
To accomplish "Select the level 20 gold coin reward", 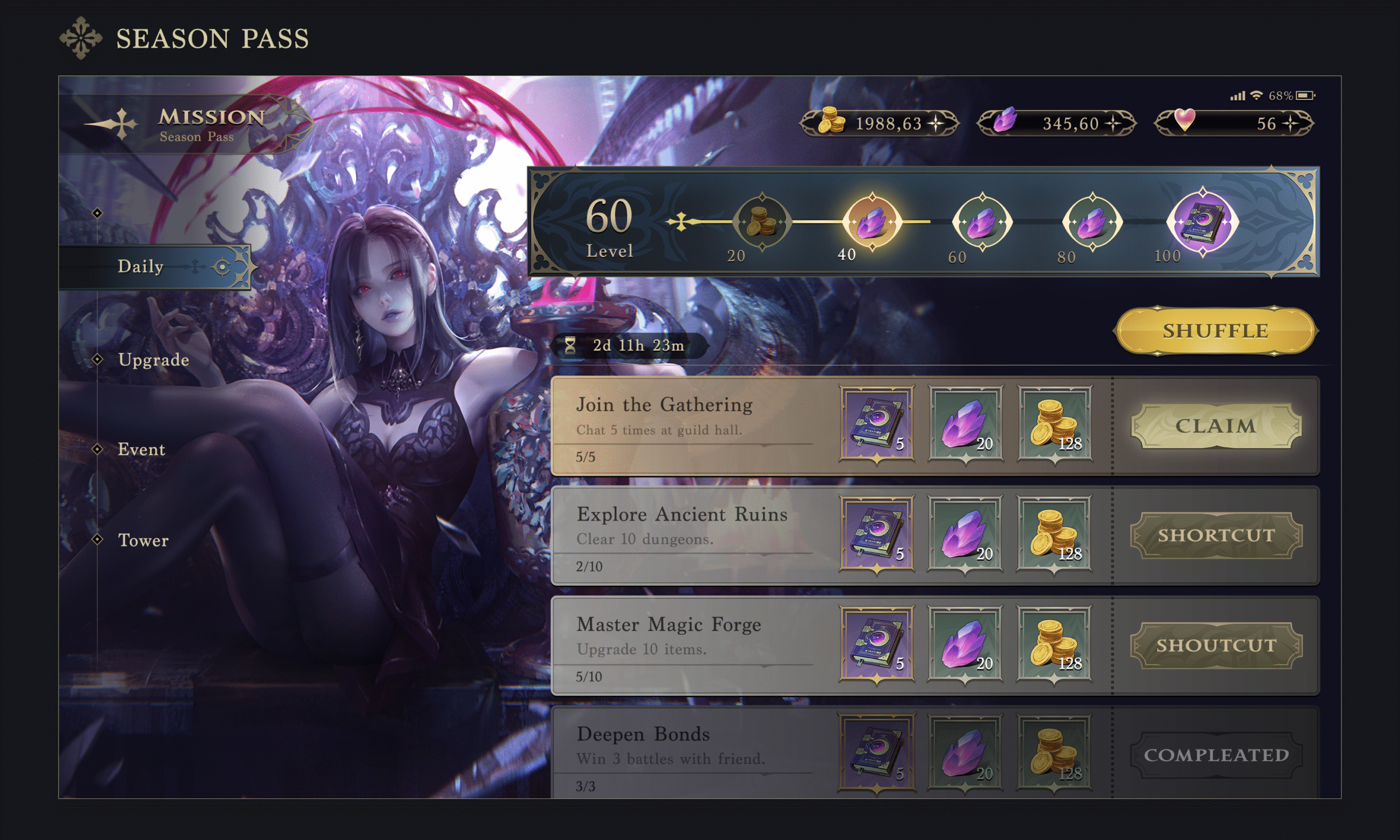I will (x=762, y=221).
